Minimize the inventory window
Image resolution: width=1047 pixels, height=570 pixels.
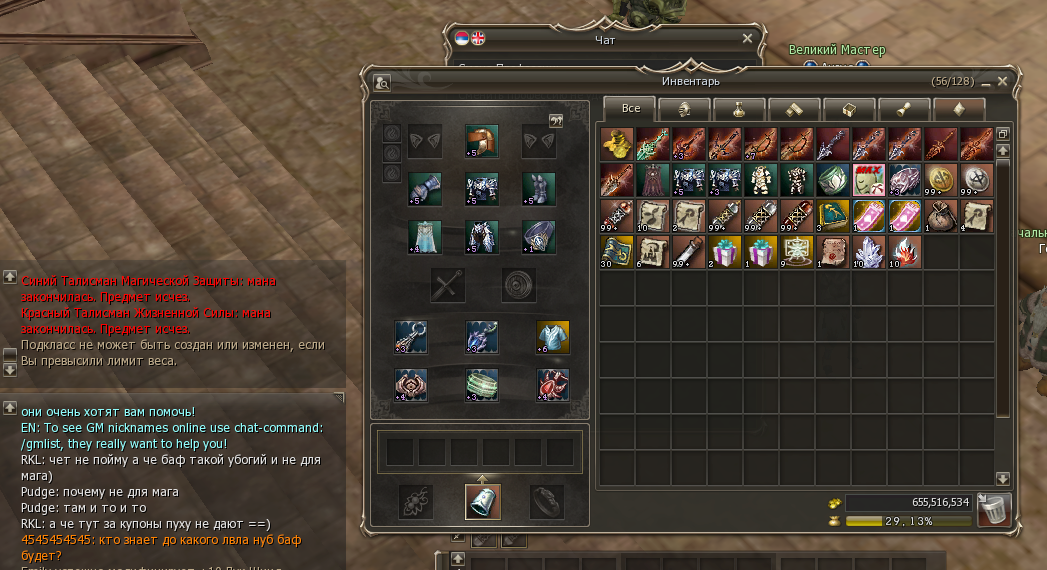click(x=986, y=81)
